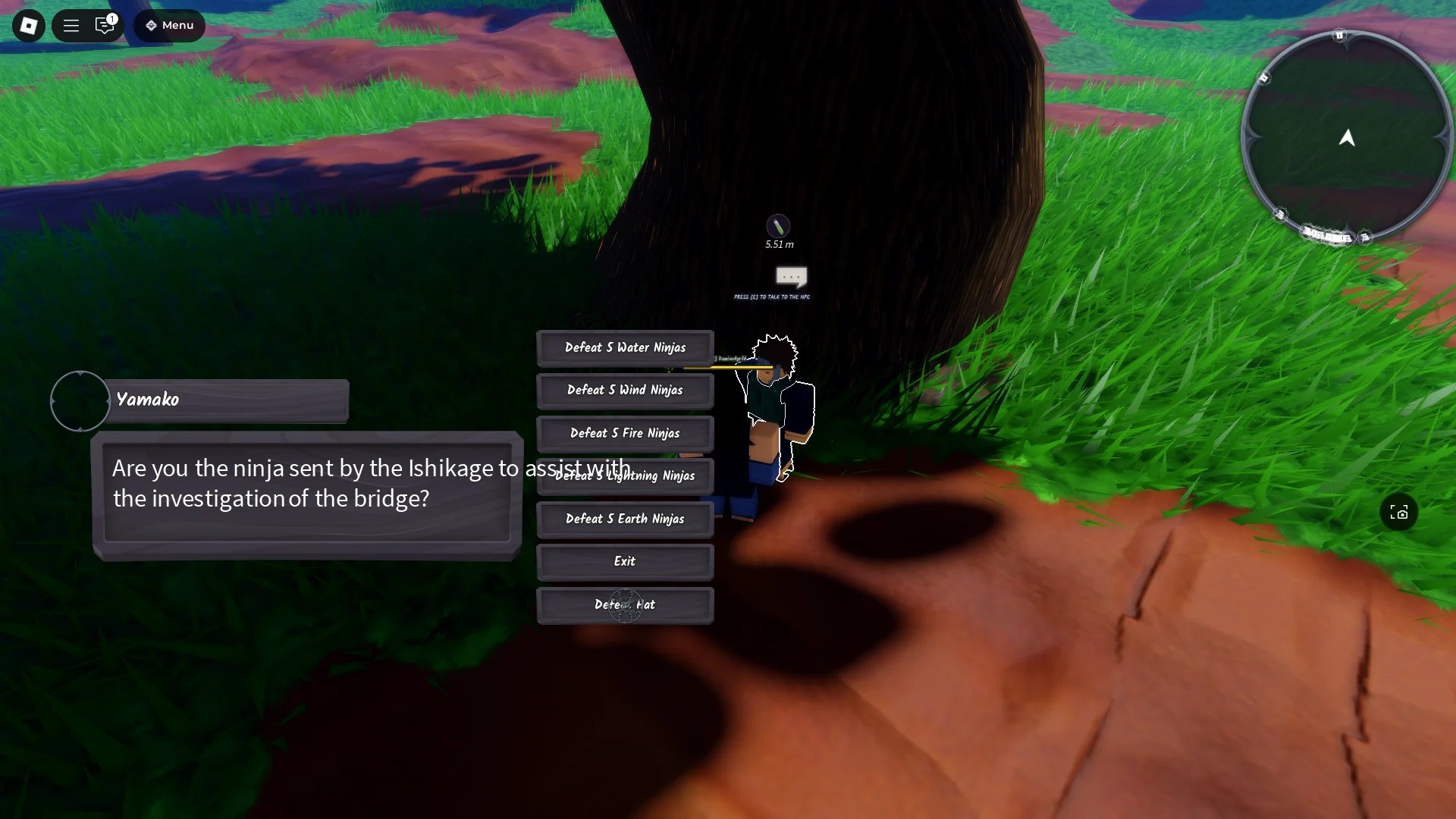Click the diamond icon next to Menu
The height and width of the screenshot is (819, 1456).
point(152,25)
